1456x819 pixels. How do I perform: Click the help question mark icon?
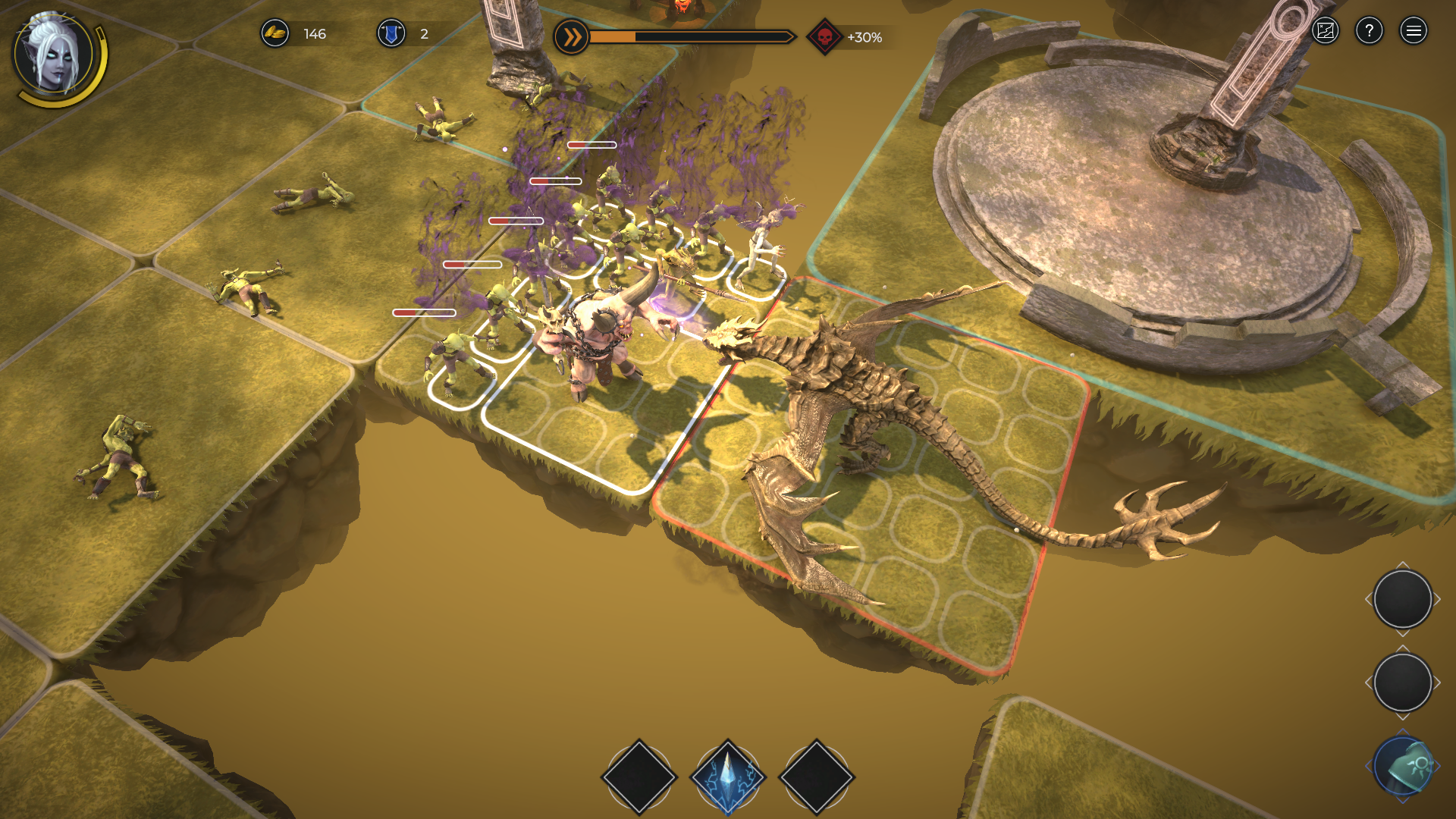pos(1370,30)
